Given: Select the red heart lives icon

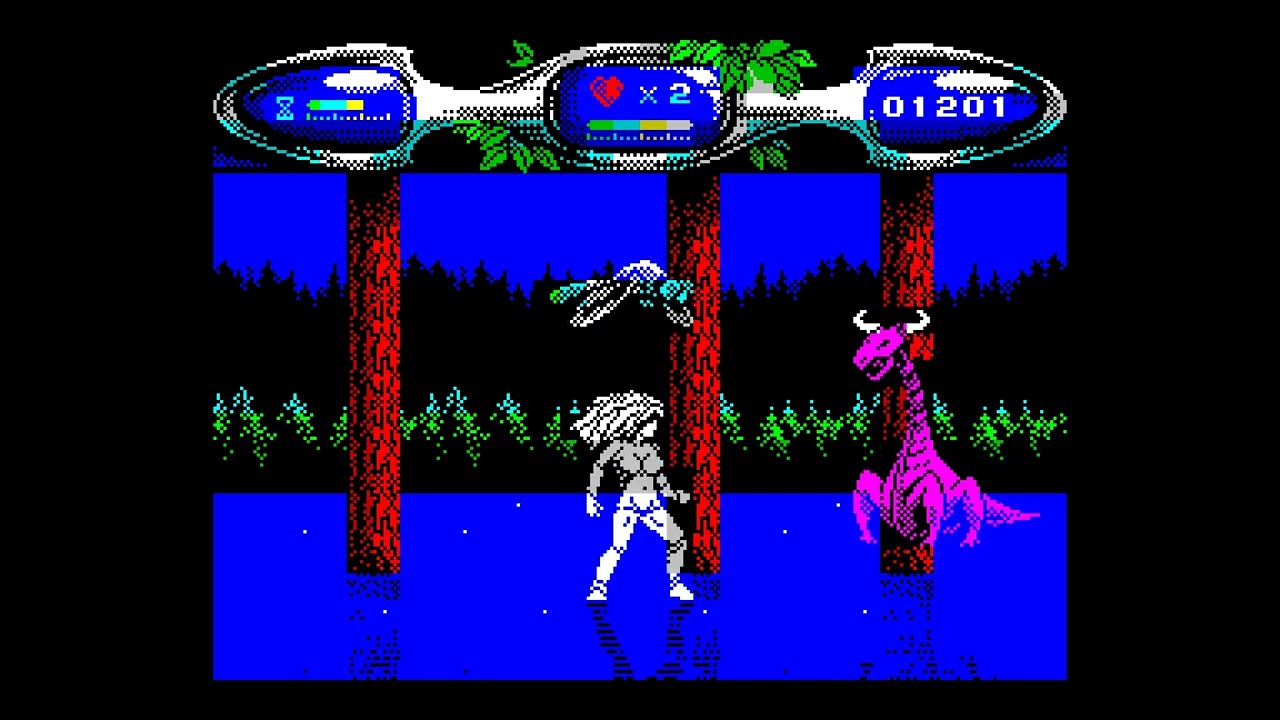Looking at the screenshot, I should [604, 89].
